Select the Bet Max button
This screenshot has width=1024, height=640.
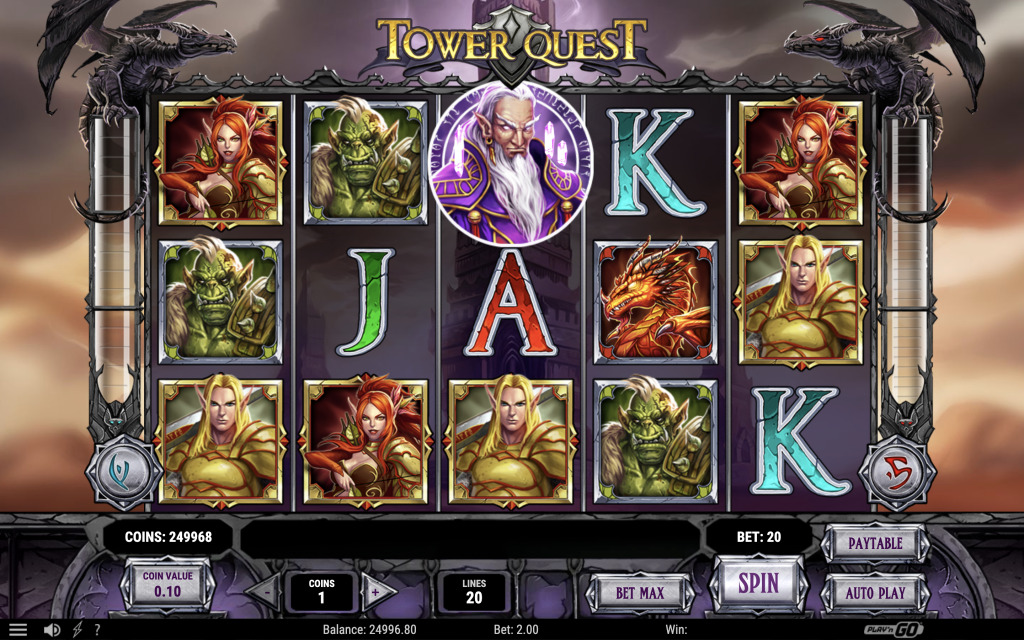(639, 592)
